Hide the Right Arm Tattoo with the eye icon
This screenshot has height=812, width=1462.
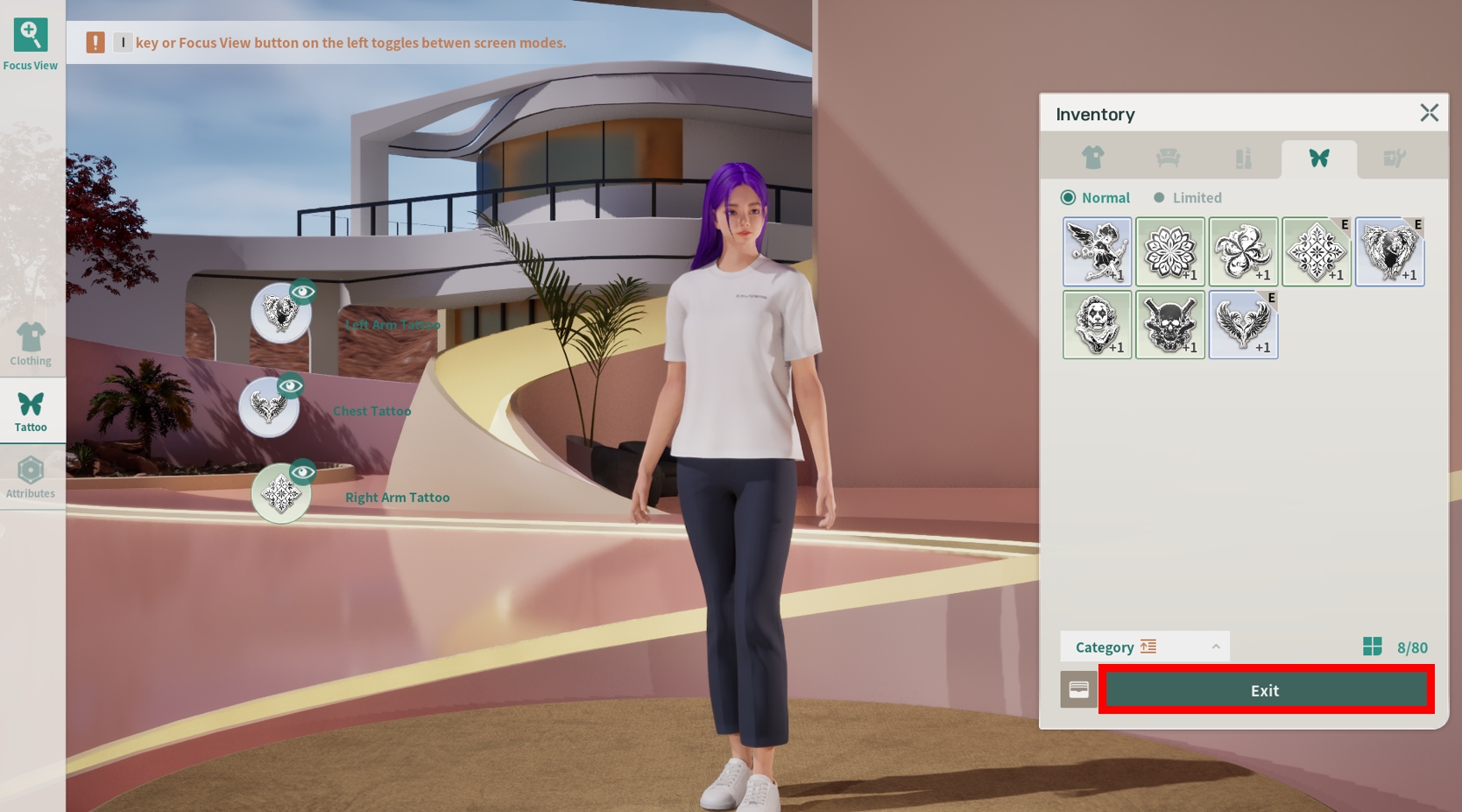(303, 472)
